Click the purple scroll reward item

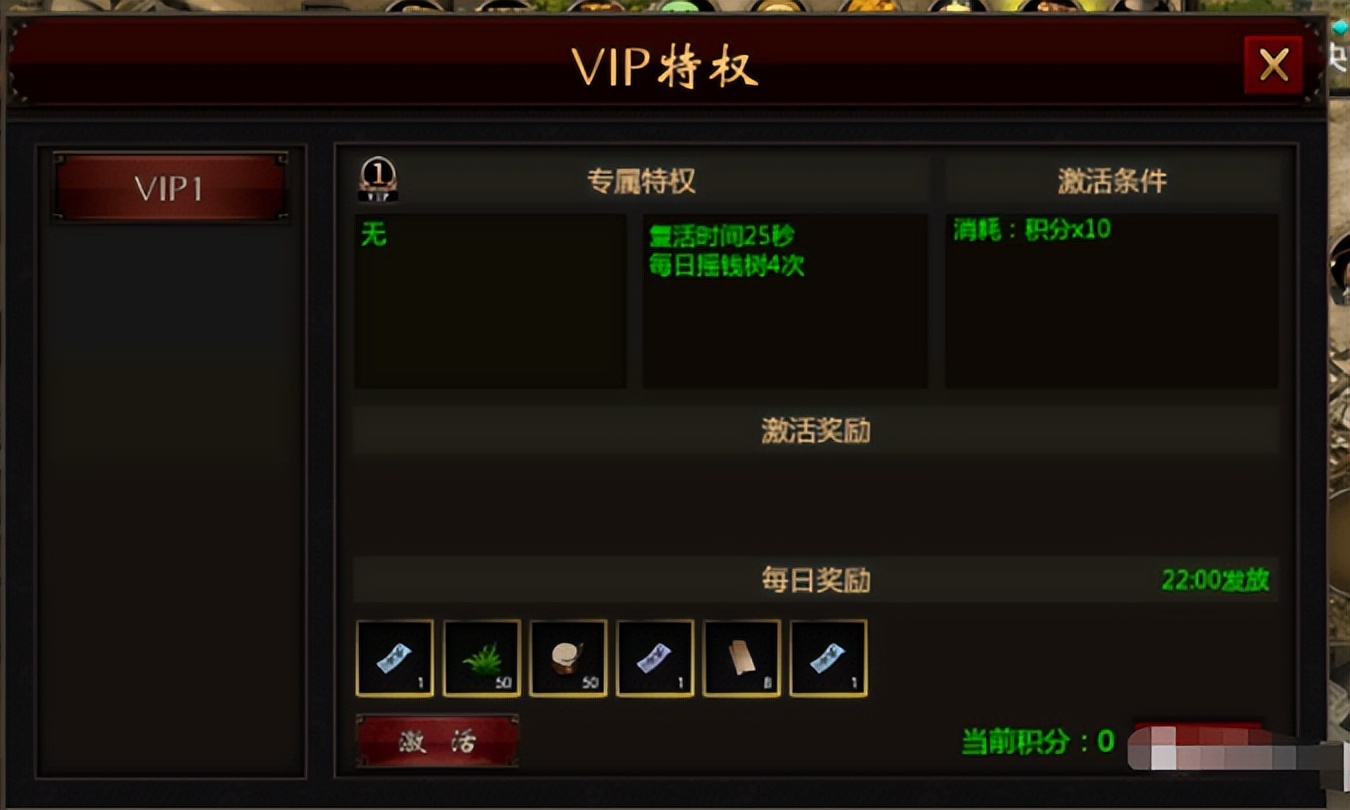tap(654, 658)
